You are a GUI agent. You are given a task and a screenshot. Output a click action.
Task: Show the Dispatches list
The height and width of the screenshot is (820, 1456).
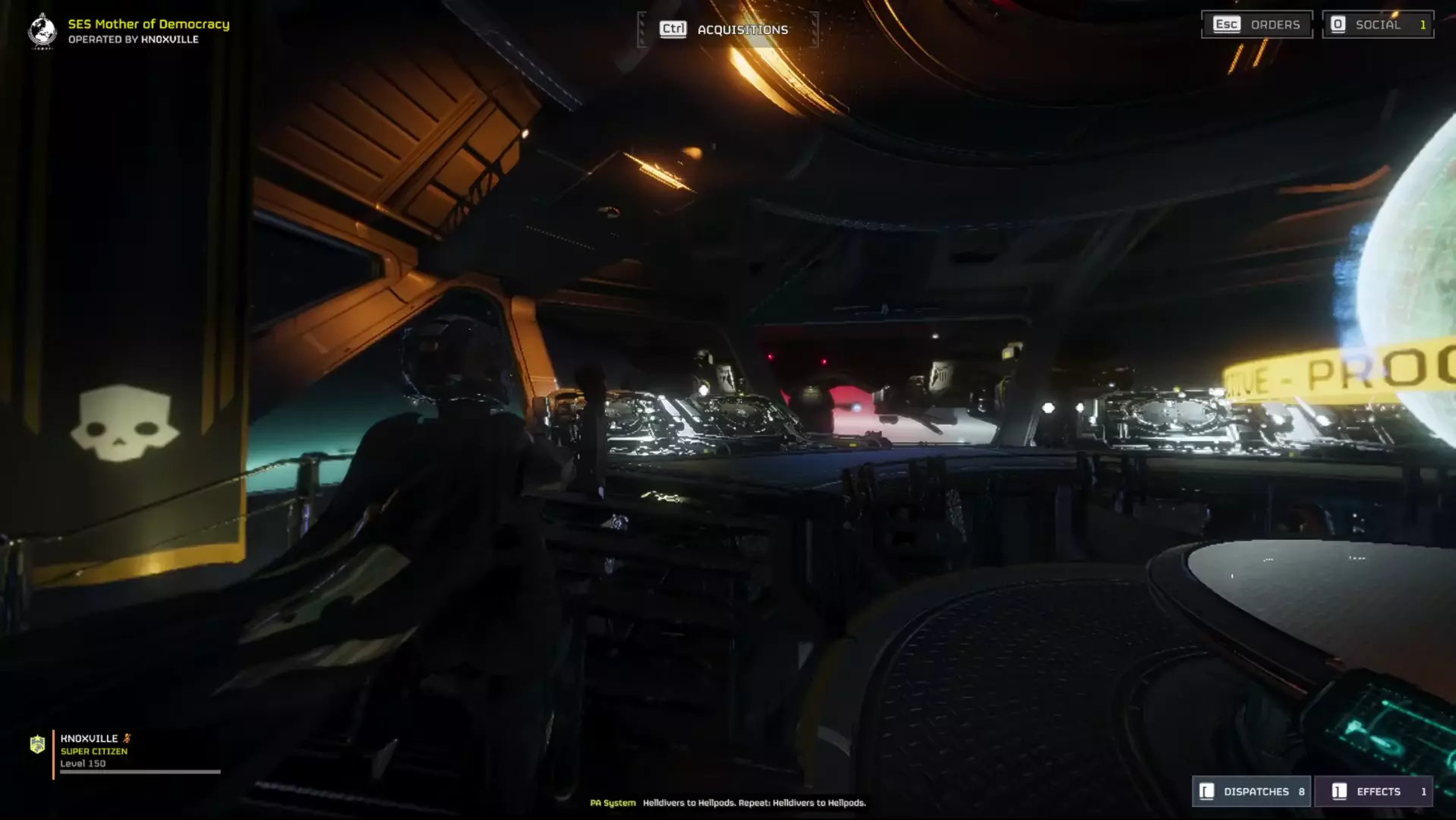pos(1252,791)
